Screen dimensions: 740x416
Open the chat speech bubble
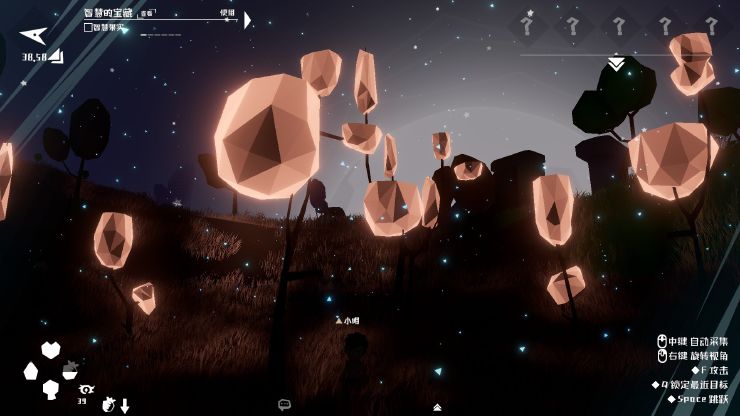(284, 405)
